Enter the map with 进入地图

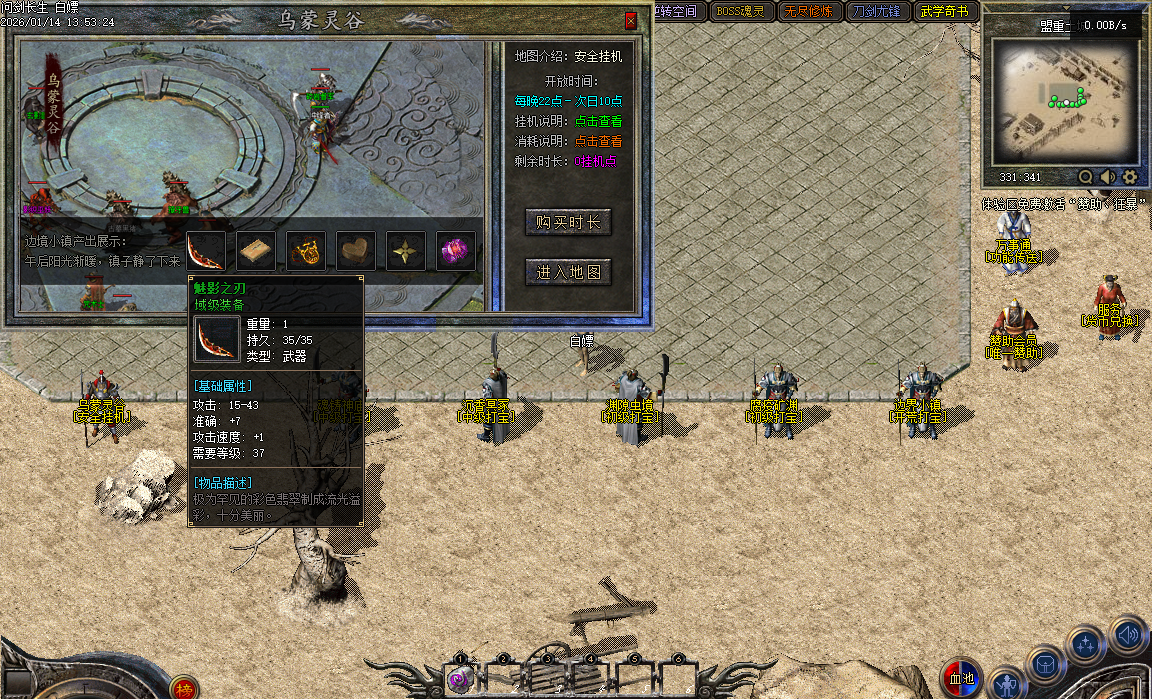coord(568,272)
